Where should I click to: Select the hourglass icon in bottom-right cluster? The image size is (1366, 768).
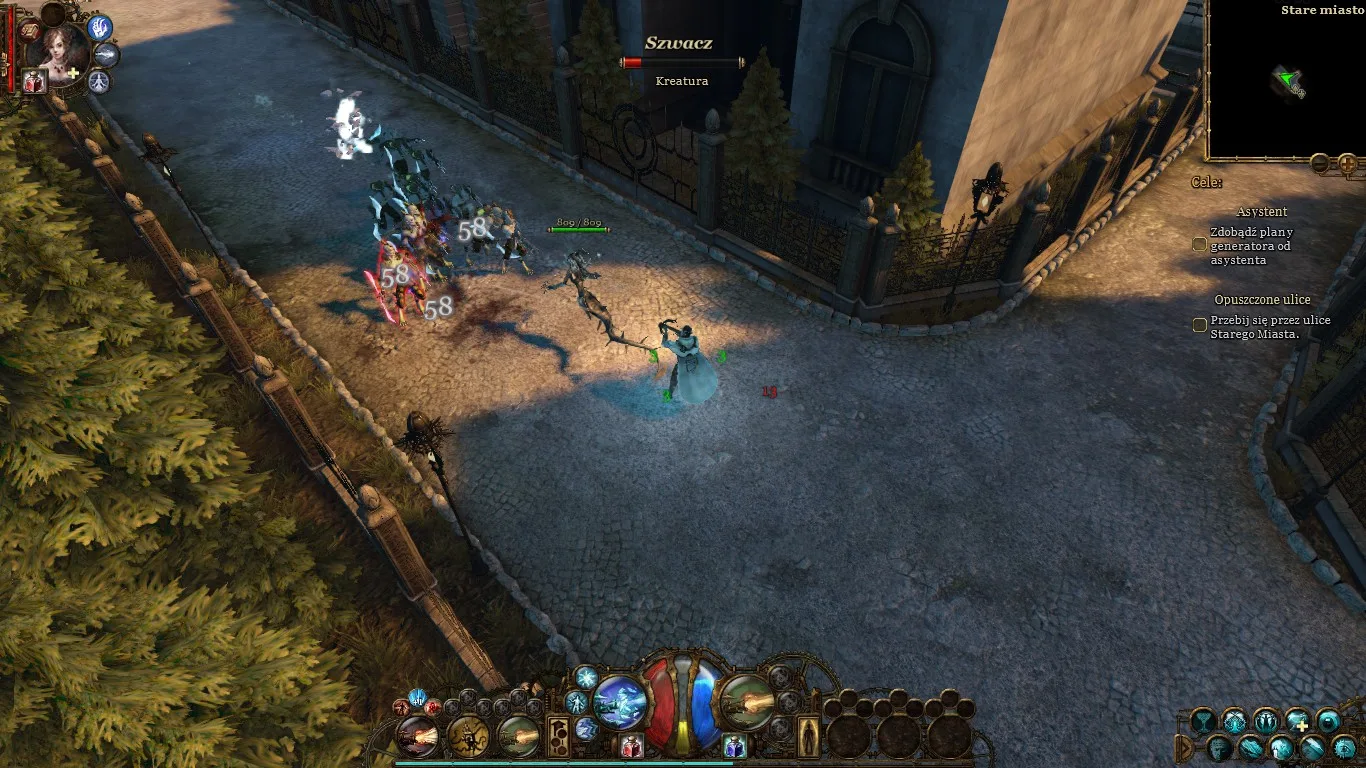pyautogui.click(x=1202, y=720)
